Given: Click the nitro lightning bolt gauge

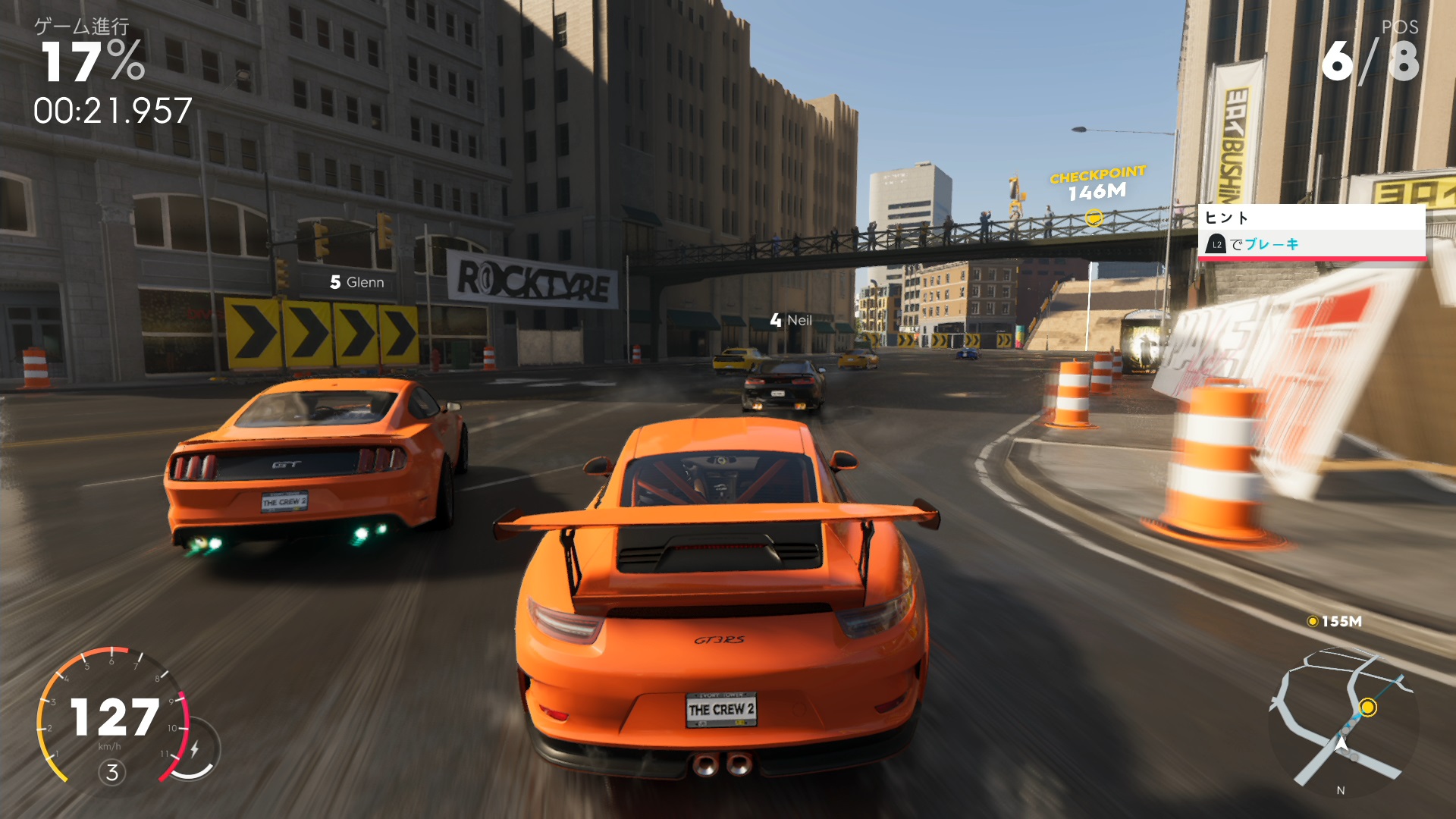Looking at the screenshot, I should [x=195, y=749].
